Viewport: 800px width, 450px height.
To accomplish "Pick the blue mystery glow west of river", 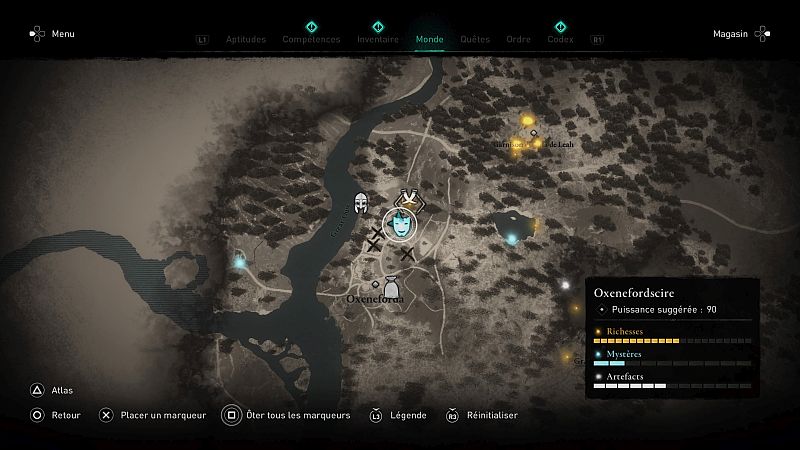I will (240, 262).
